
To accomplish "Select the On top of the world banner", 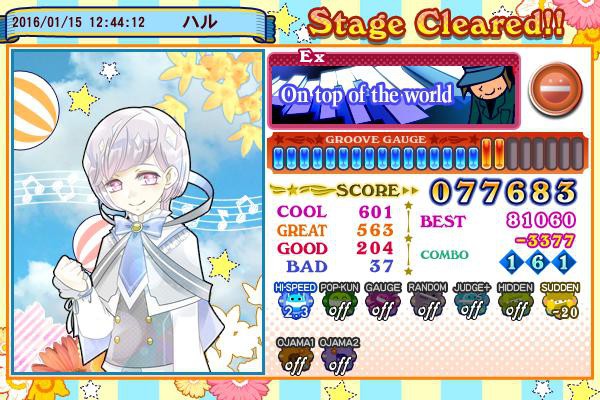I will click(393, 91).
